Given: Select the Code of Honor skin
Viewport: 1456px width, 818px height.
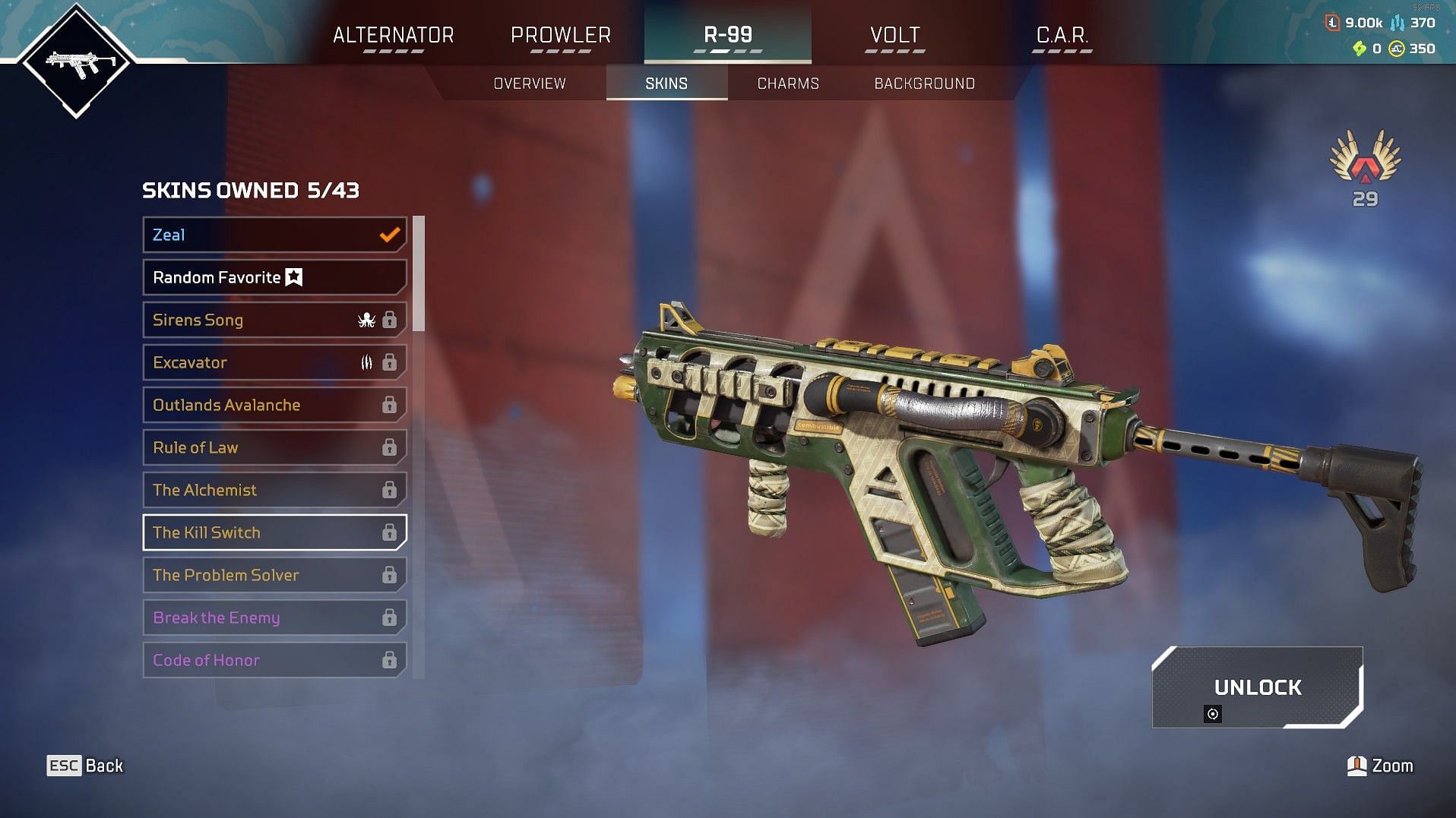Looking at the screenshot, I should pos(274,660).
